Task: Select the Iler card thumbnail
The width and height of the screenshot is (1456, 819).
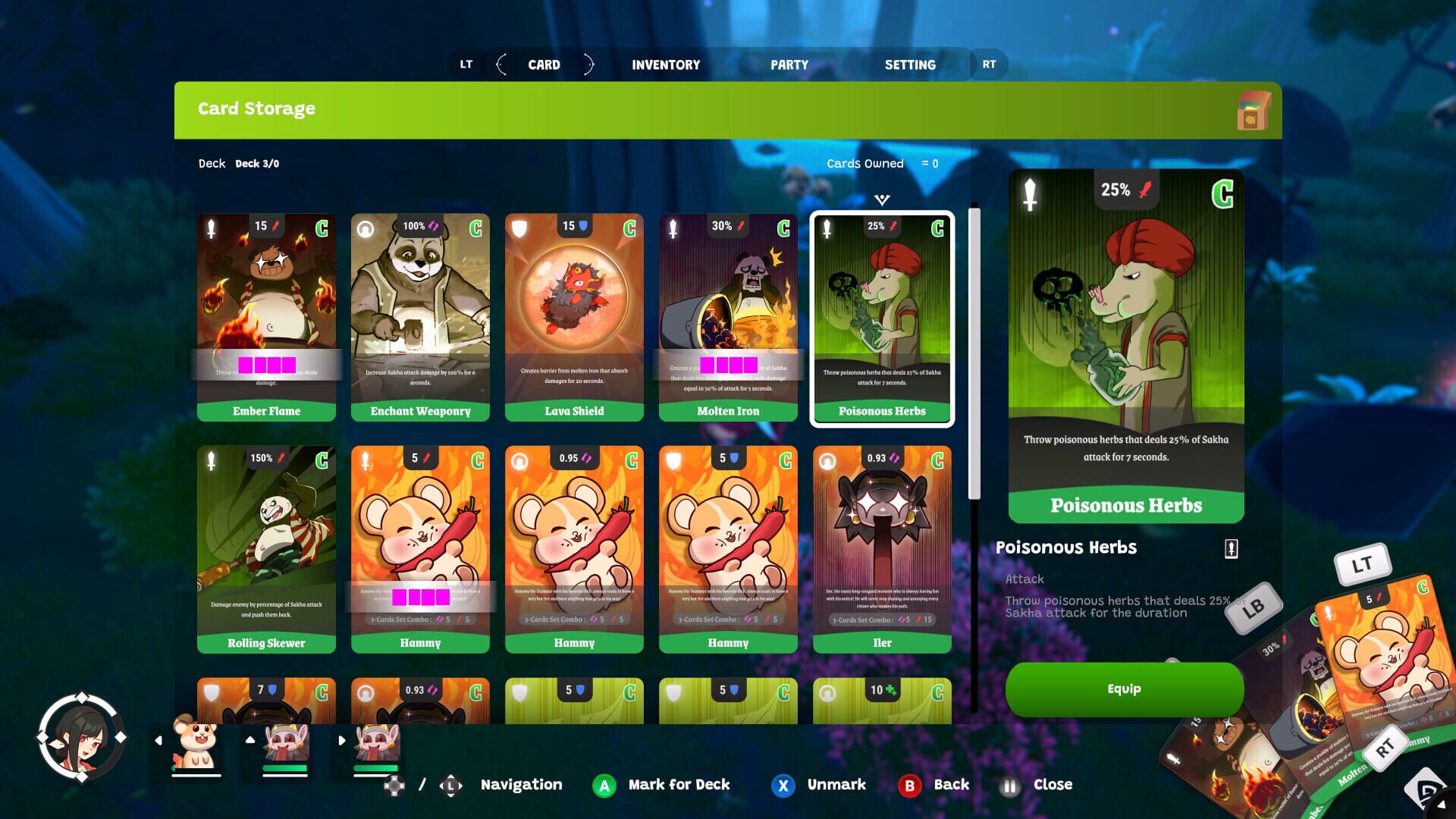Action: click(x=882, y=548)
